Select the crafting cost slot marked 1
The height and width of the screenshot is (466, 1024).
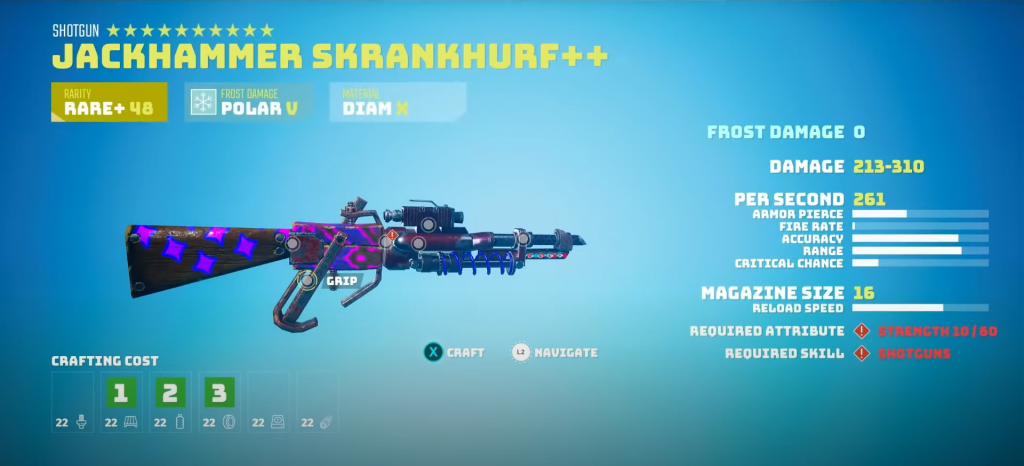120,392
